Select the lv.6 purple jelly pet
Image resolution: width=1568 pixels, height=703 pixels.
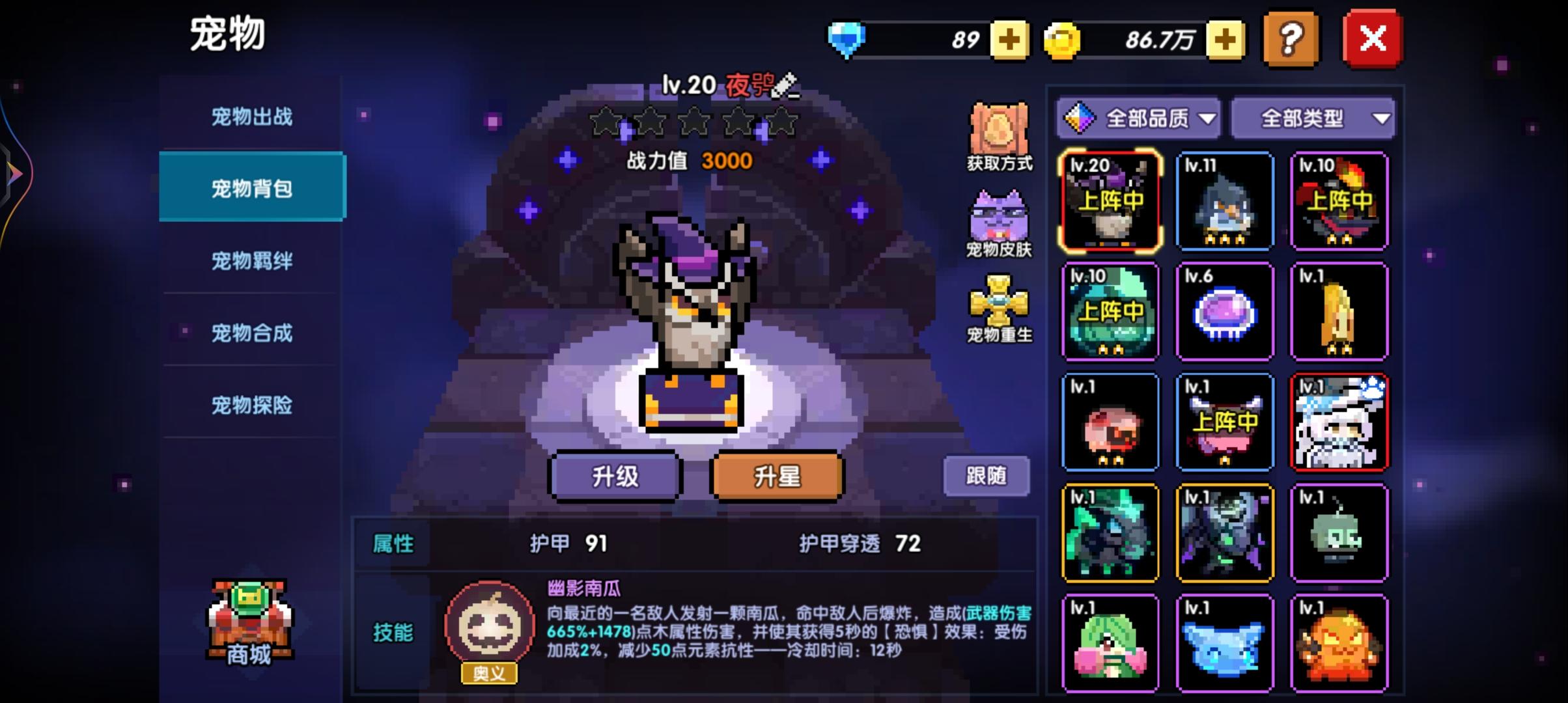click(1225, 312)
